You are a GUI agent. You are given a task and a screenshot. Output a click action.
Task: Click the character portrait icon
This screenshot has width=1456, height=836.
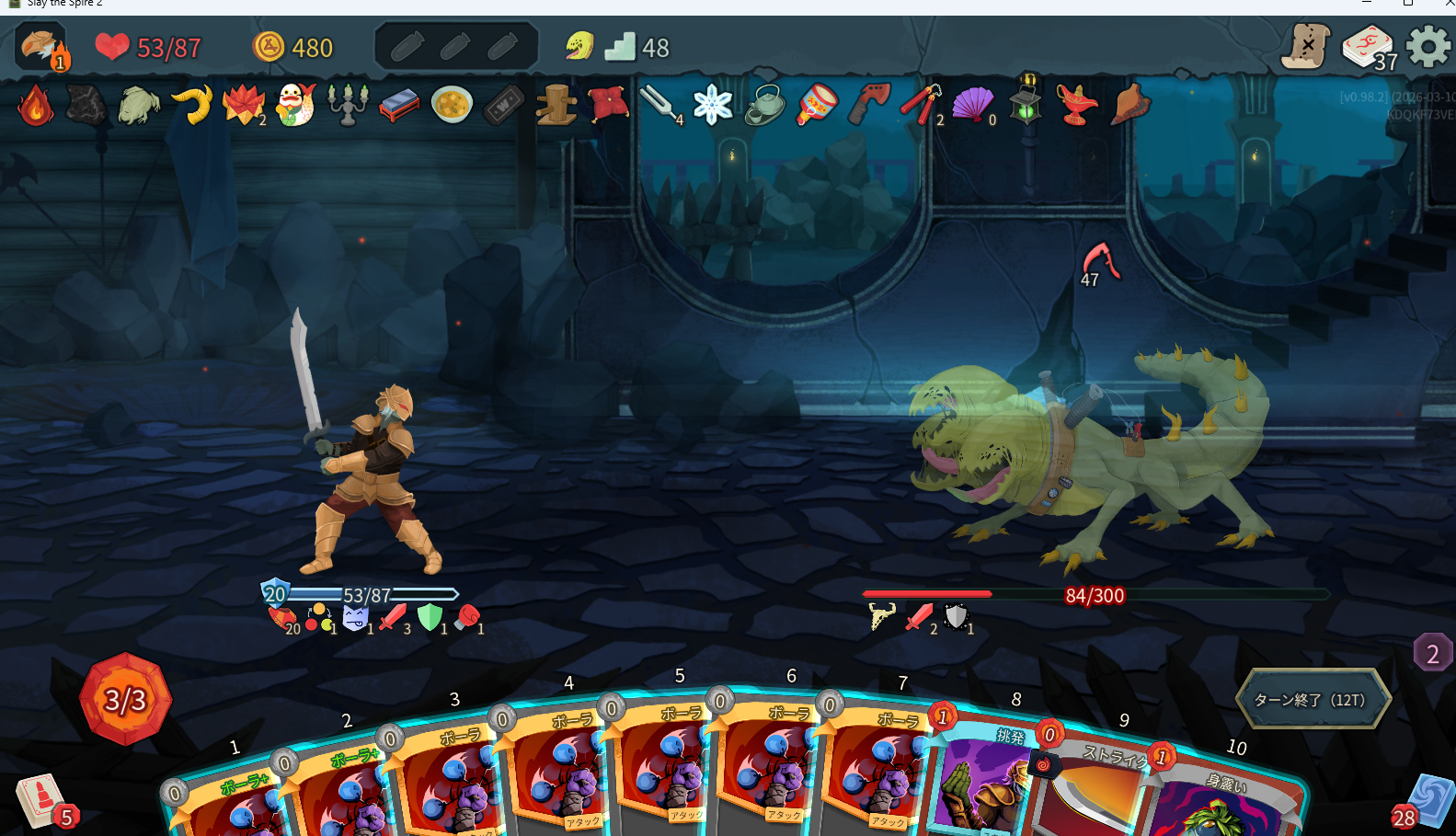(40, 47)
